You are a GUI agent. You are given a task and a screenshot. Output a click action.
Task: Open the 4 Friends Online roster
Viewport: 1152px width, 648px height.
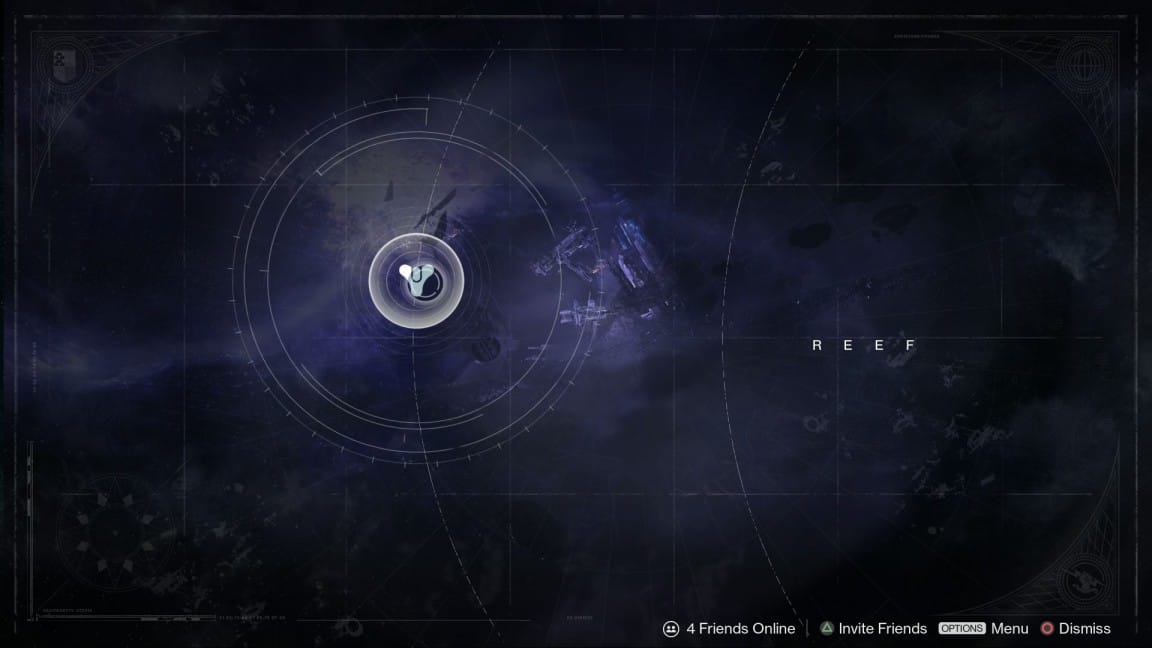tap(729, 628)
